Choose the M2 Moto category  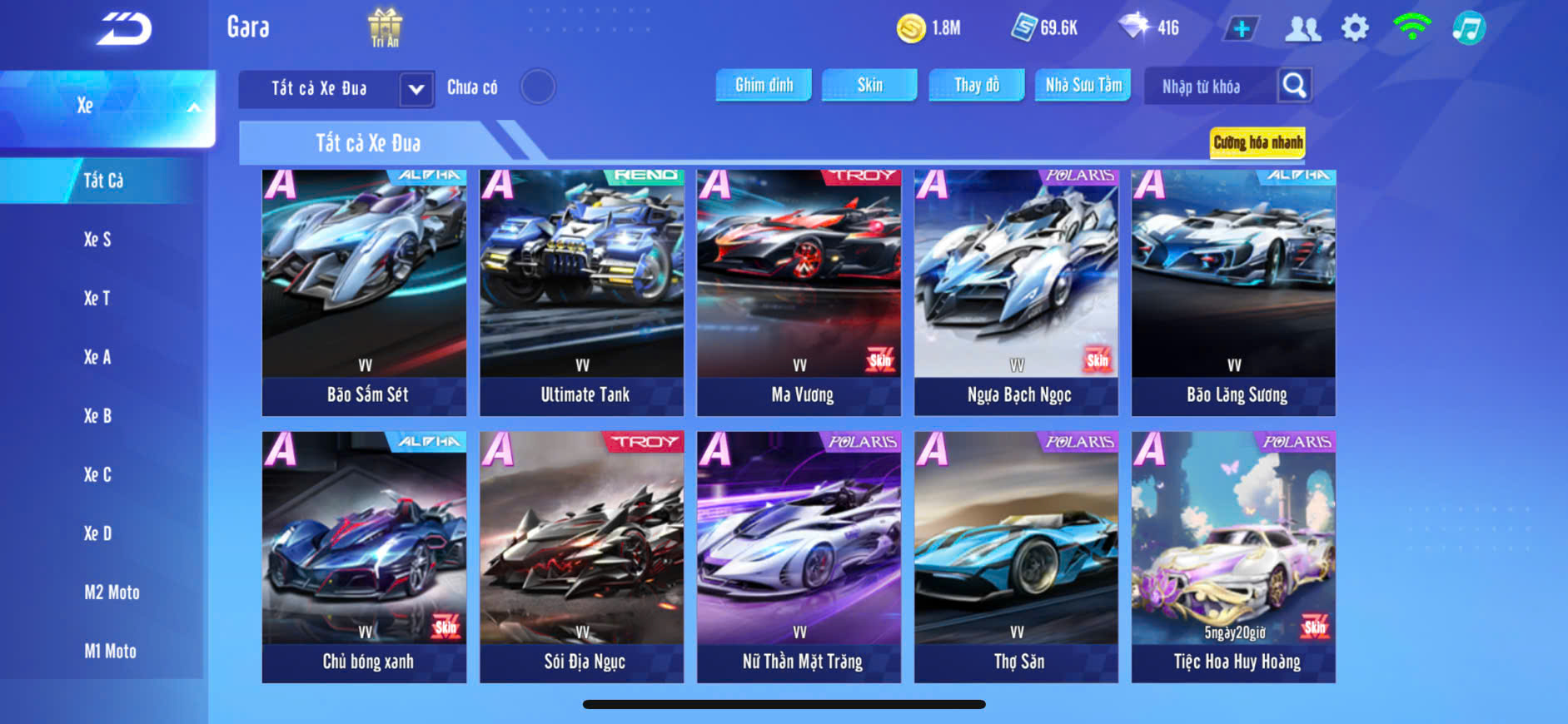coord(112,593)
